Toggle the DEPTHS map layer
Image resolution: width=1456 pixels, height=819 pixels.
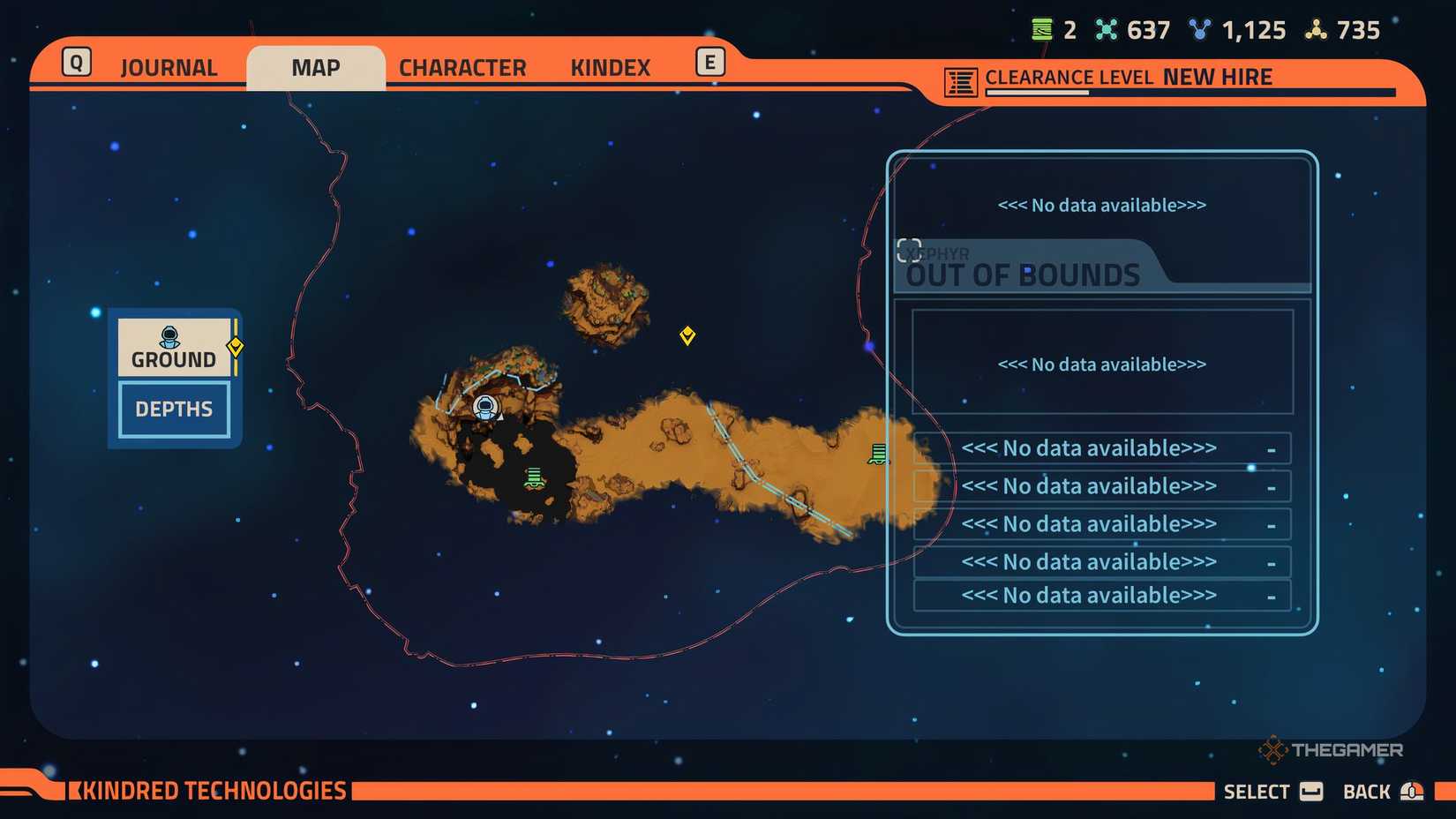click(173, 409)
